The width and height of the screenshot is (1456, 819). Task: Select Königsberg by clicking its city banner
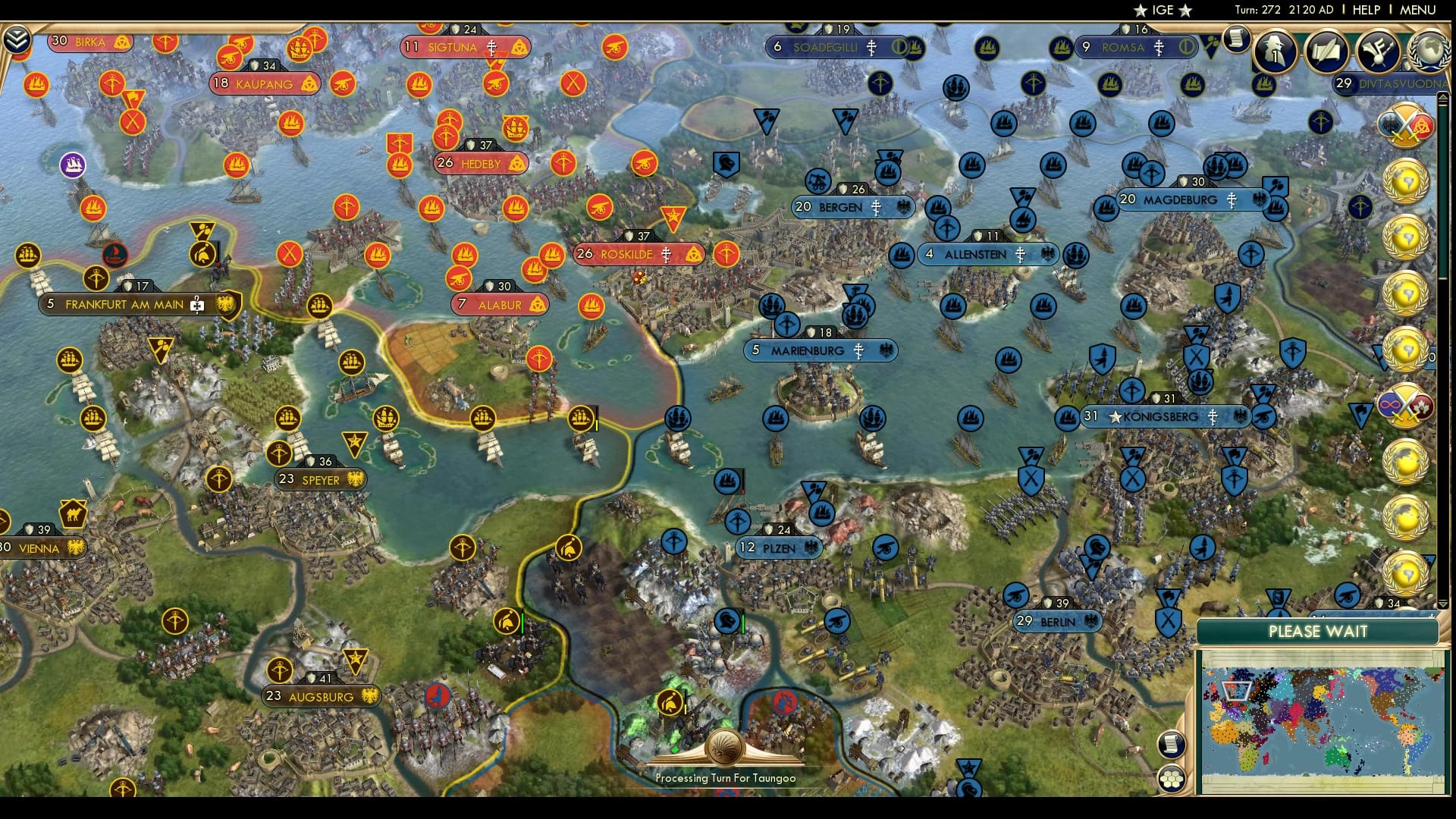click(1158, 416)
